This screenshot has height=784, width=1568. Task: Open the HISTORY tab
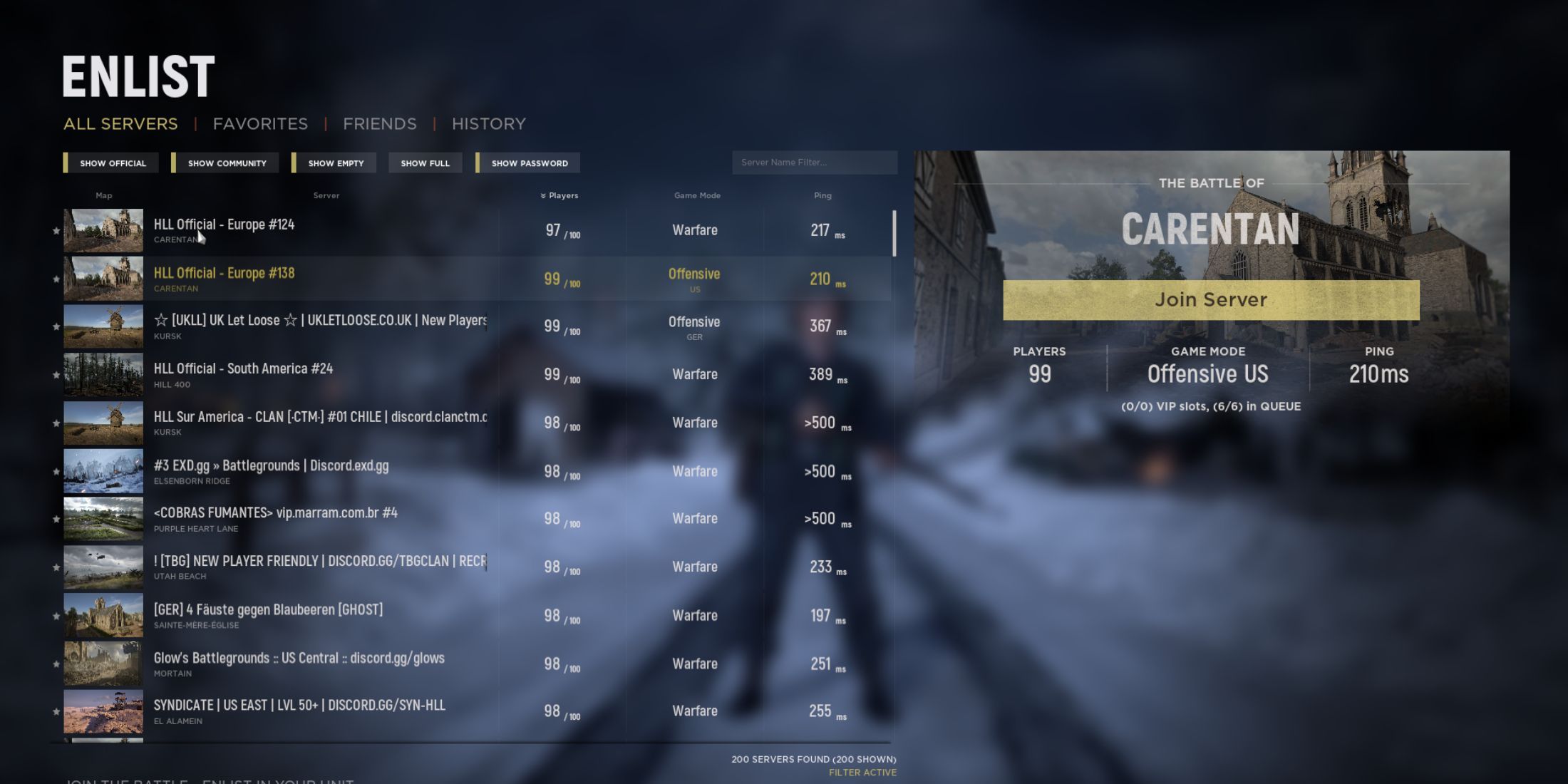[488, 123]
